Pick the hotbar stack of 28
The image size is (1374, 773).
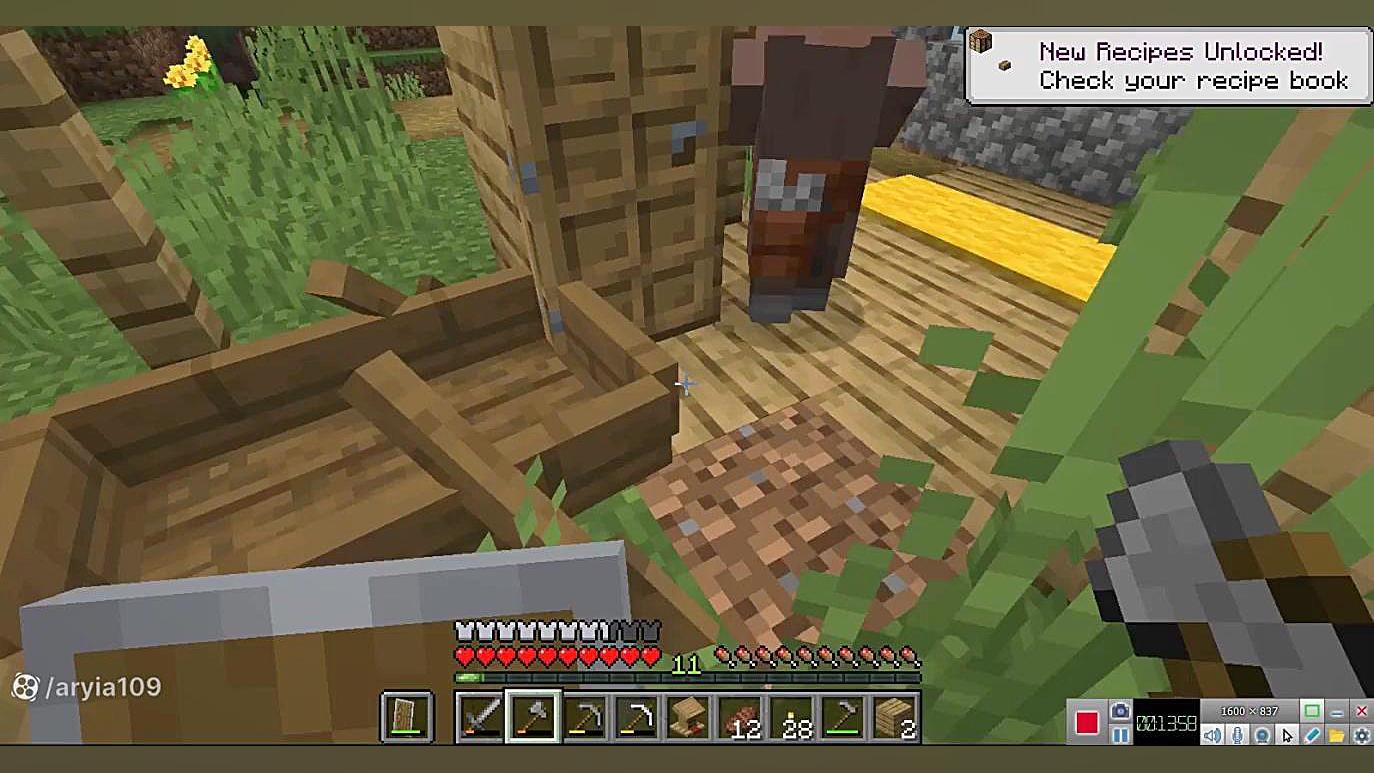(x=792, y=717)
